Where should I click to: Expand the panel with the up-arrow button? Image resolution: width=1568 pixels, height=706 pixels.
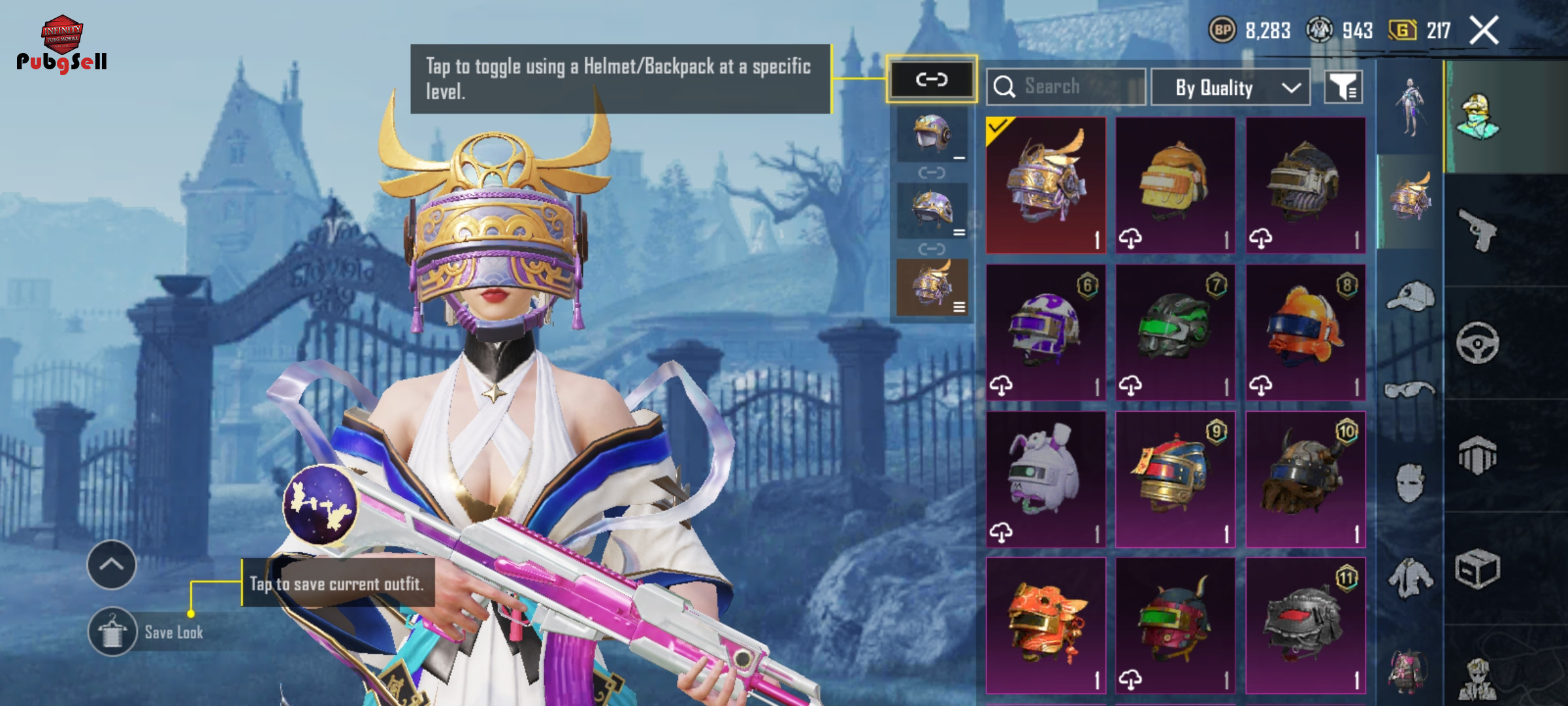(x=112, y=565)
